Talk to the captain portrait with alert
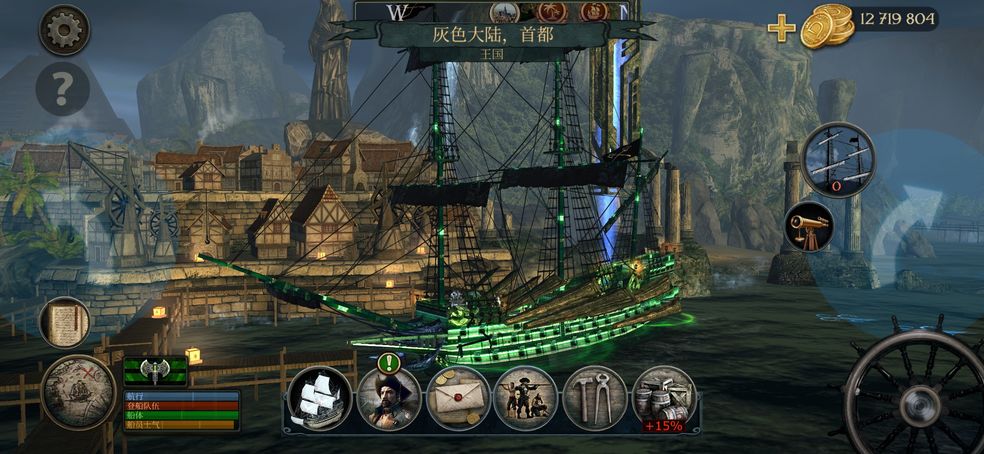This screenshot has width=984, height=454. pyautogui.click(x=388, y=398)
